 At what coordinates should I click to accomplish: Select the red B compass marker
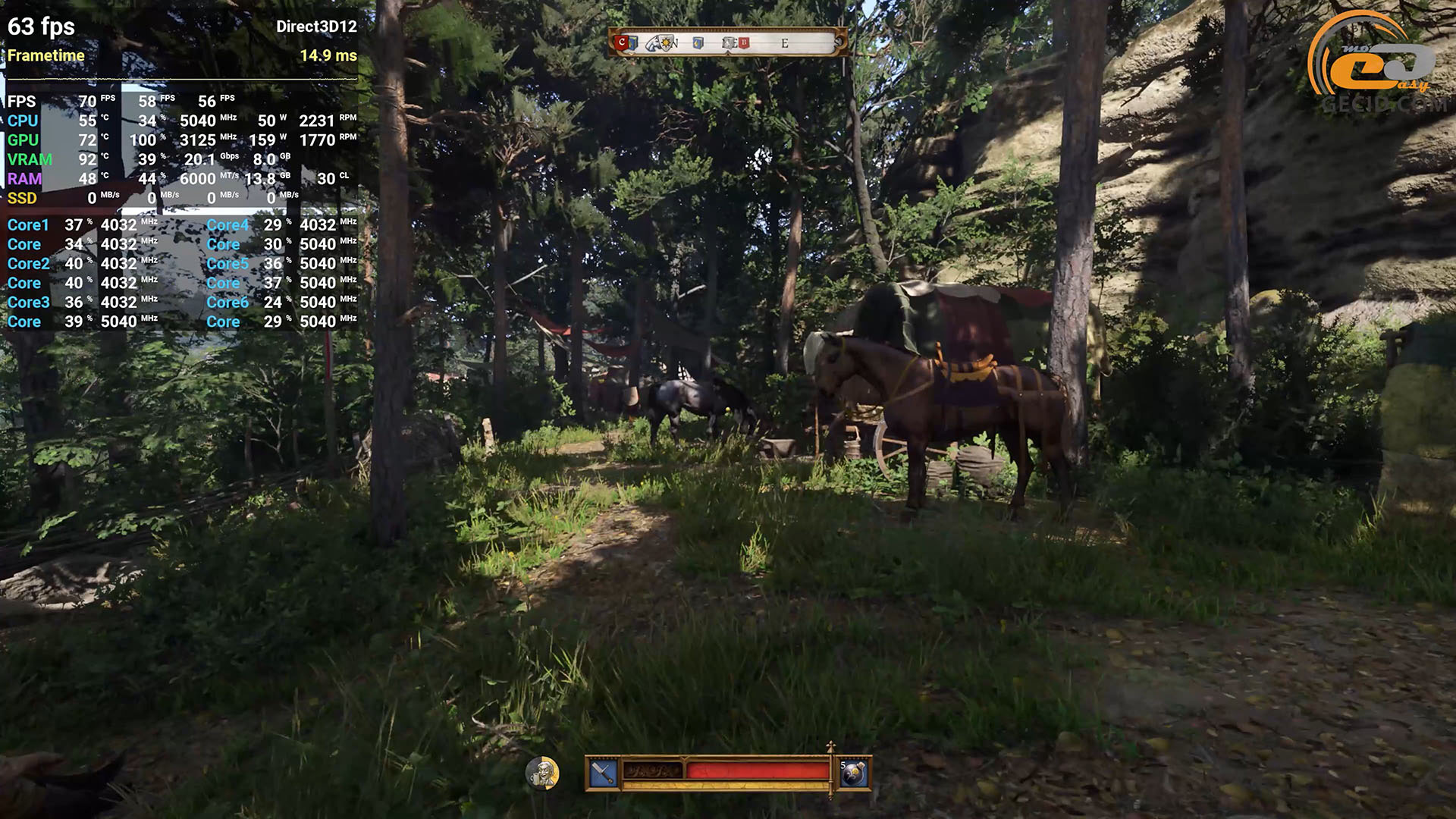pos(744,43)
